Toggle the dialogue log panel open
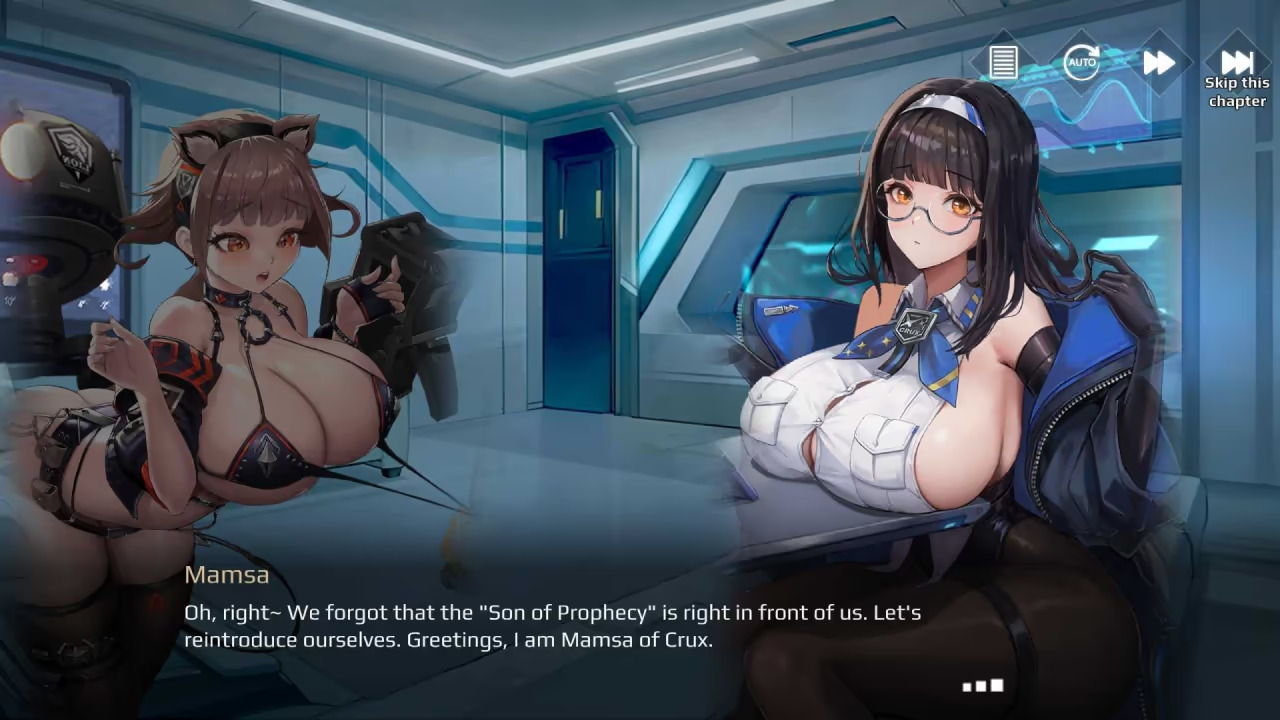 [x=1002, y=62]
